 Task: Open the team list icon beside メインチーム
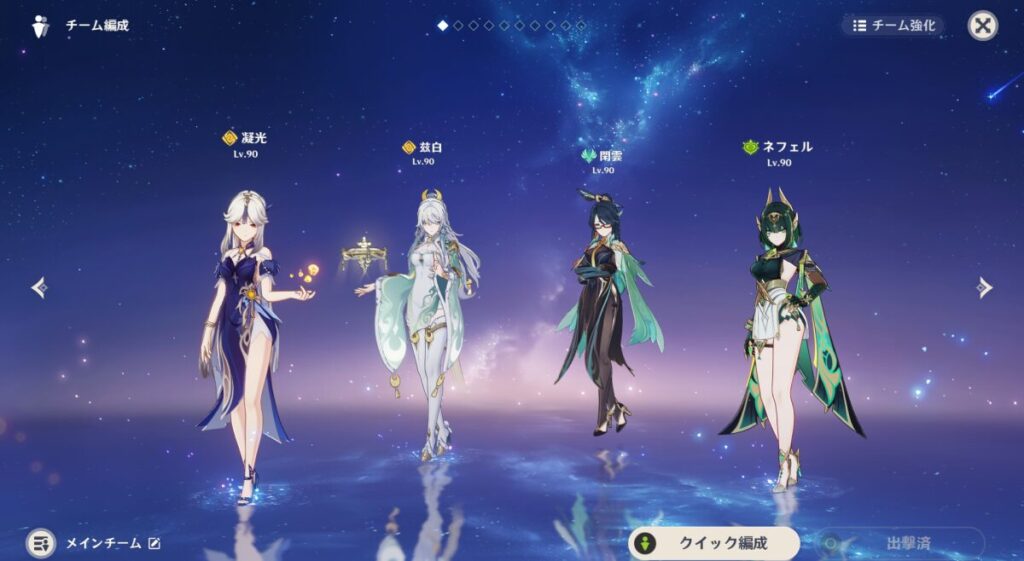point(41,543)
